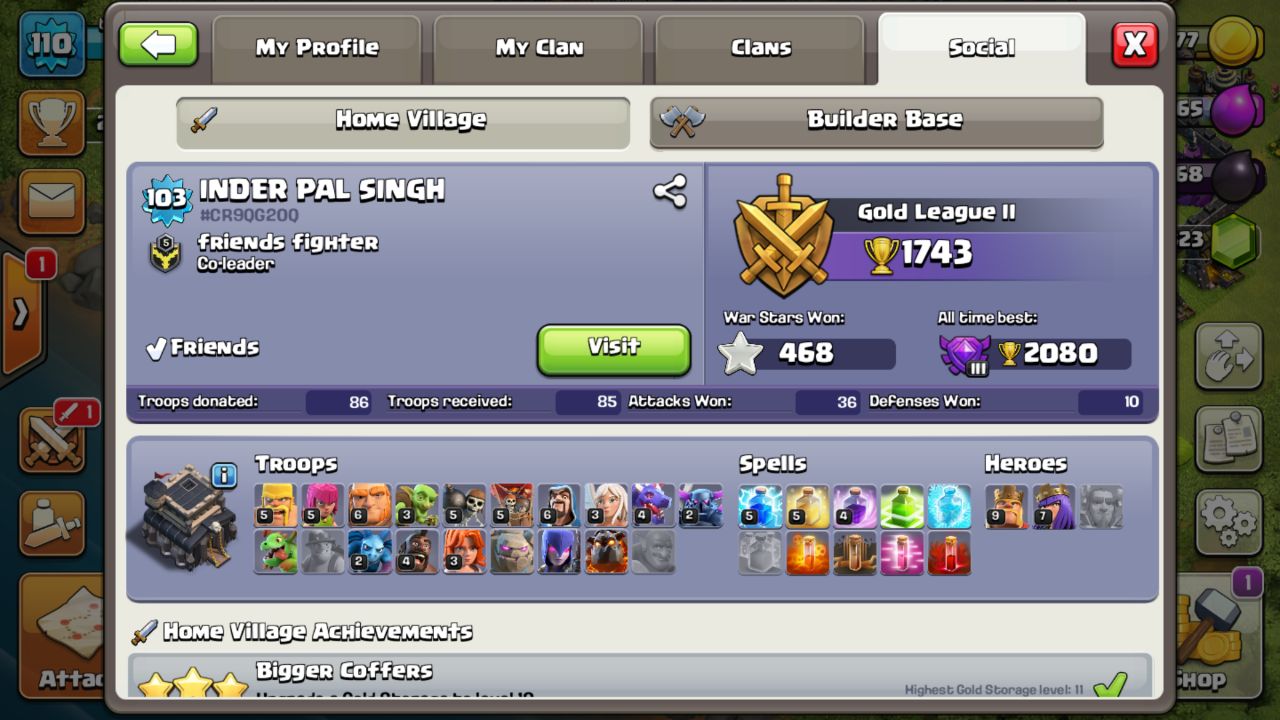Image resolution: width=1280 pixels, height=720 pixels.
Task: Select the Archer Queen hero icon
Action: click(x=1053, y=506)
